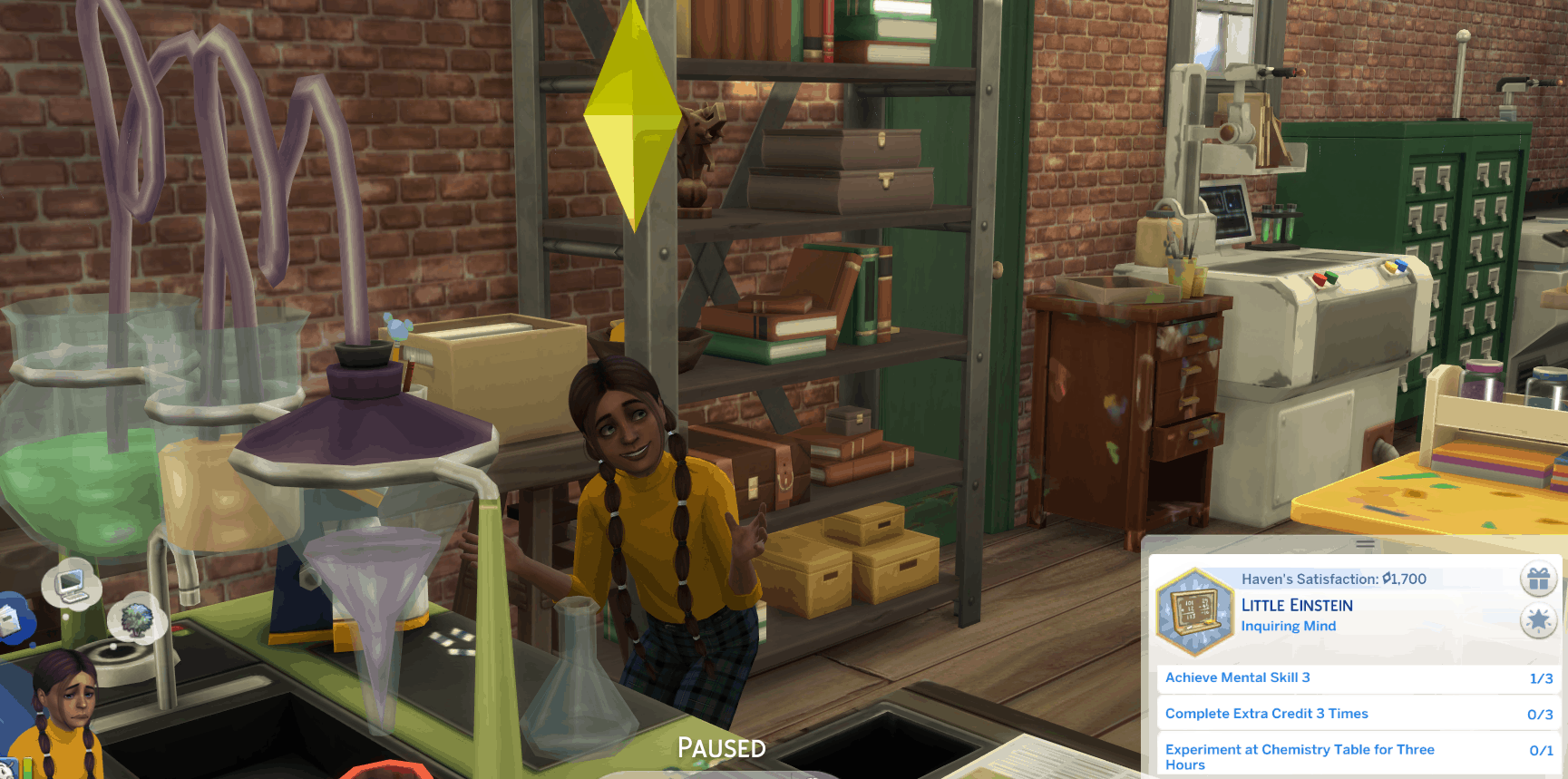Open the rewards store gift button
The image size is (1568, 779).
pyautogui.click(x=1538, y=579)
